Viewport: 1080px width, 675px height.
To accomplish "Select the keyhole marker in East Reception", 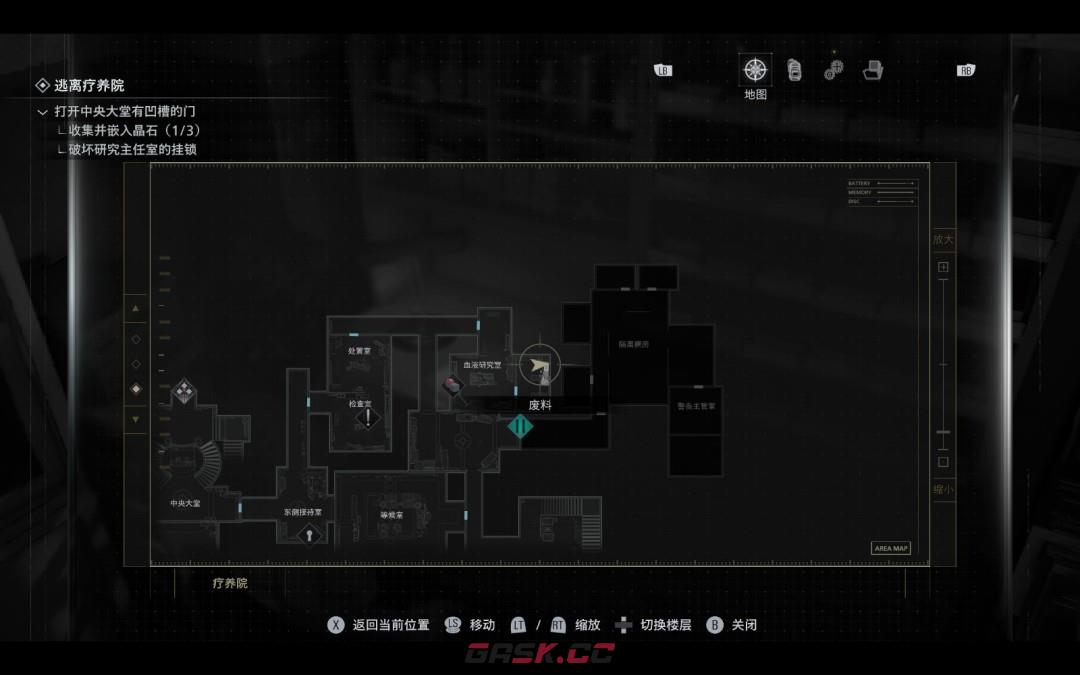I will (x=309, y=536).
